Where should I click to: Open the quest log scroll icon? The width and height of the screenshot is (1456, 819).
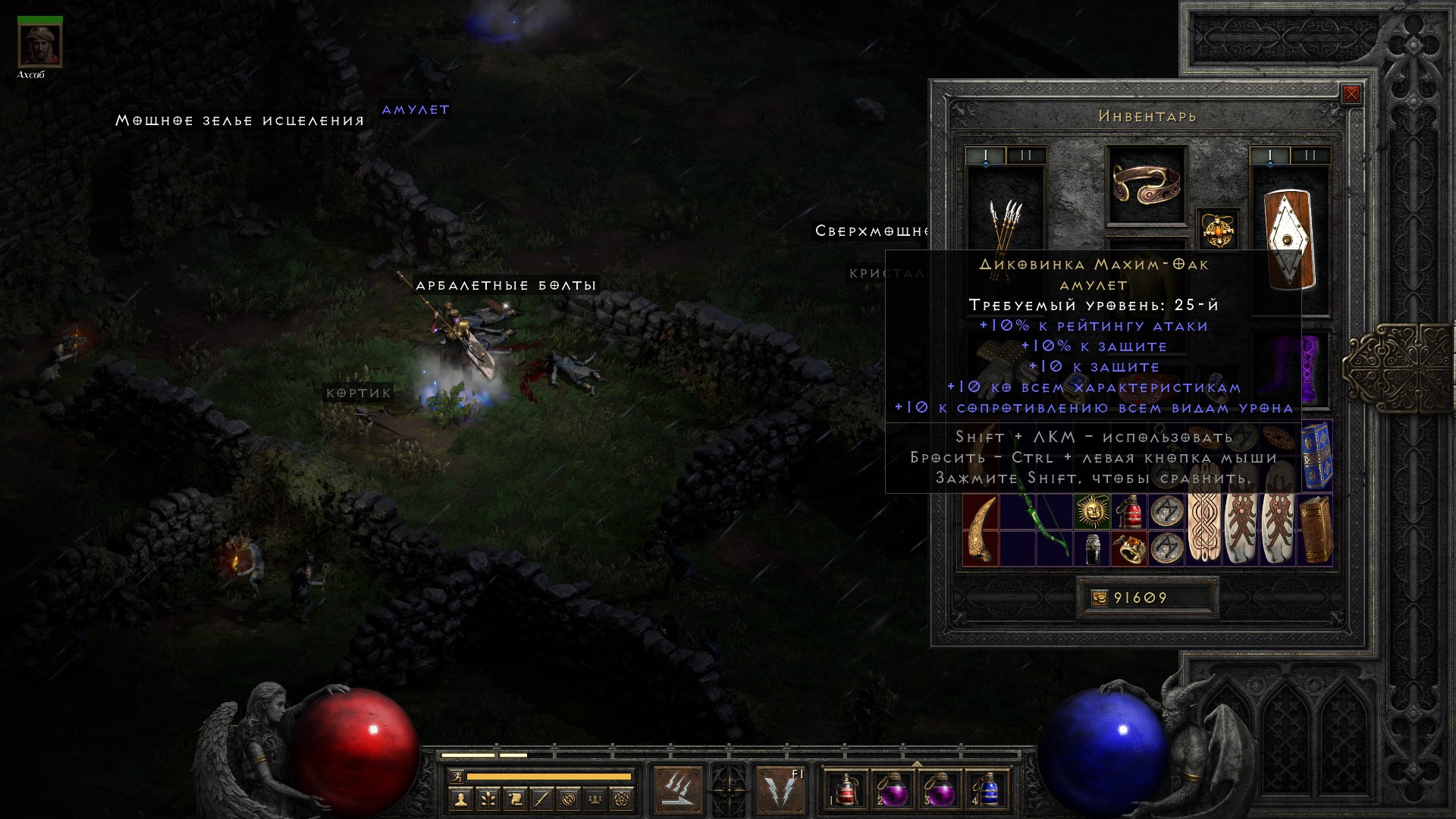[x=514, y=799]
